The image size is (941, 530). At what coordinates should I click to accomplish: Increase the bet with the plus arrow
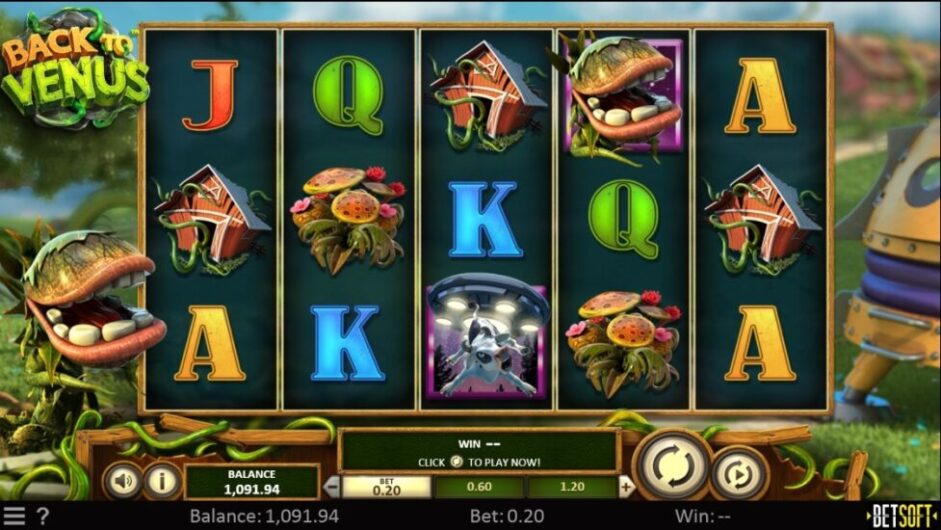627,487
